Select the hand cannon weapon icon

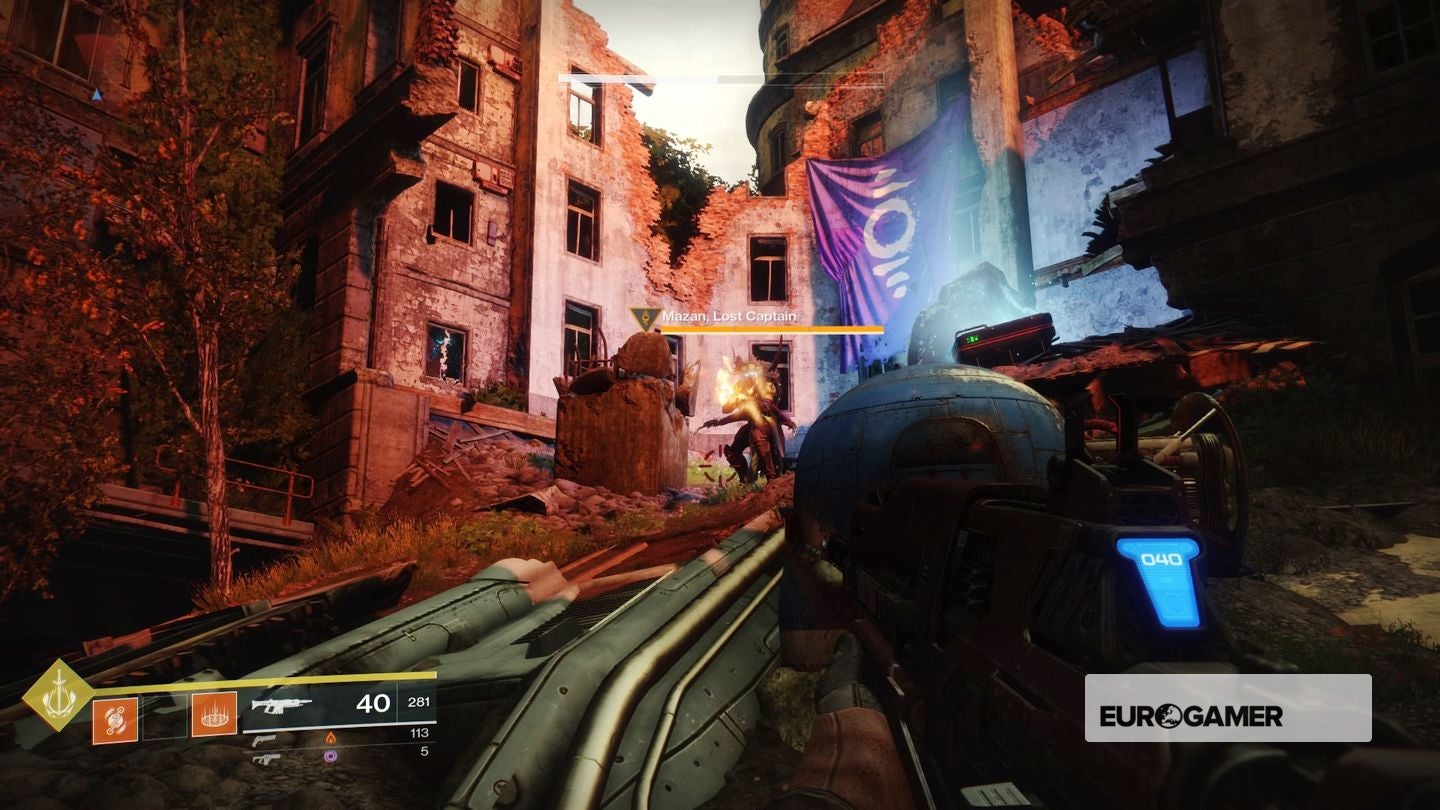265,741
